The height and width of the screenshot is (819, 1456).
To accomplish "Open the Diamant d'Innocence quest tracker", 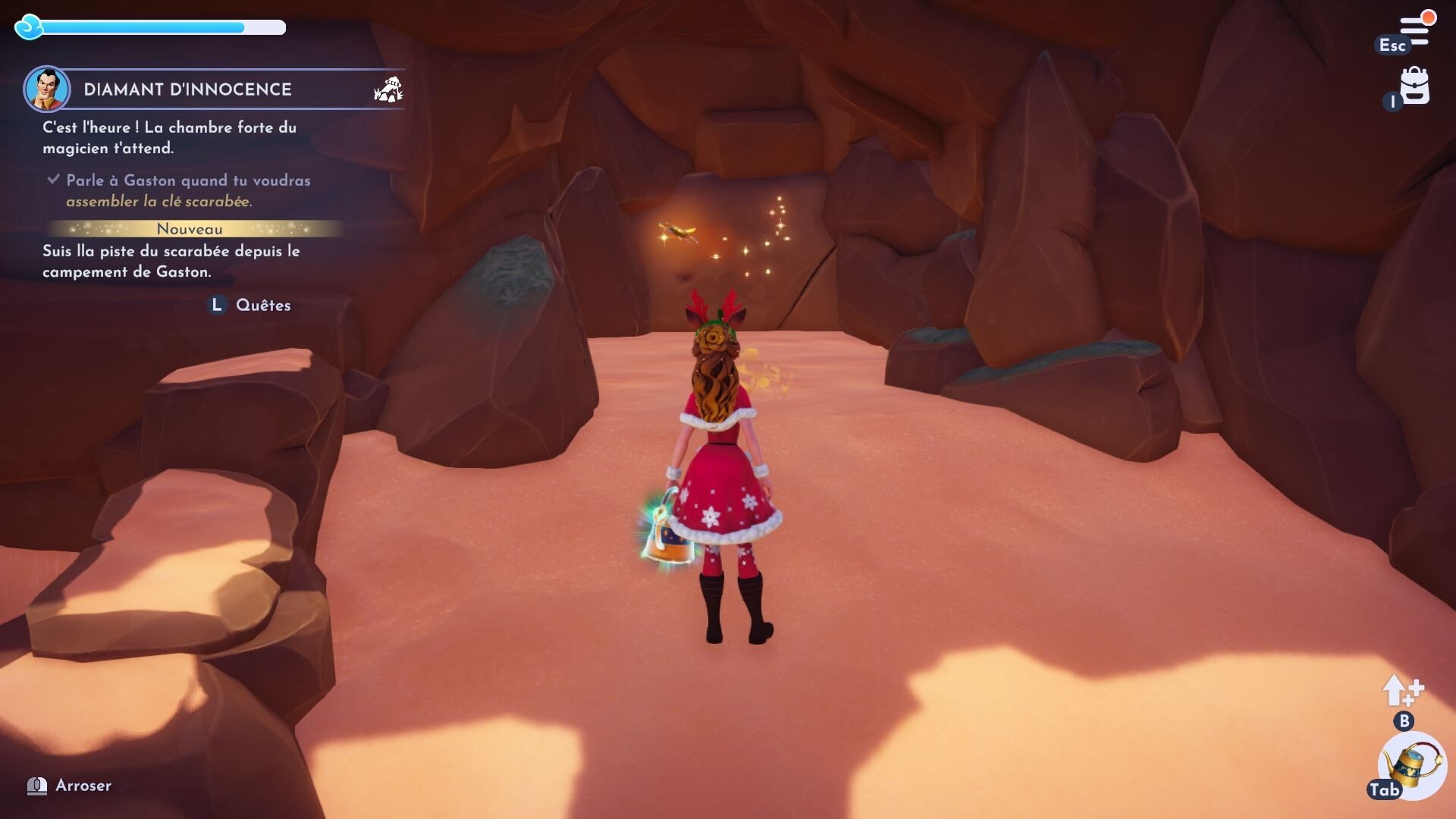I will (187, 89).
